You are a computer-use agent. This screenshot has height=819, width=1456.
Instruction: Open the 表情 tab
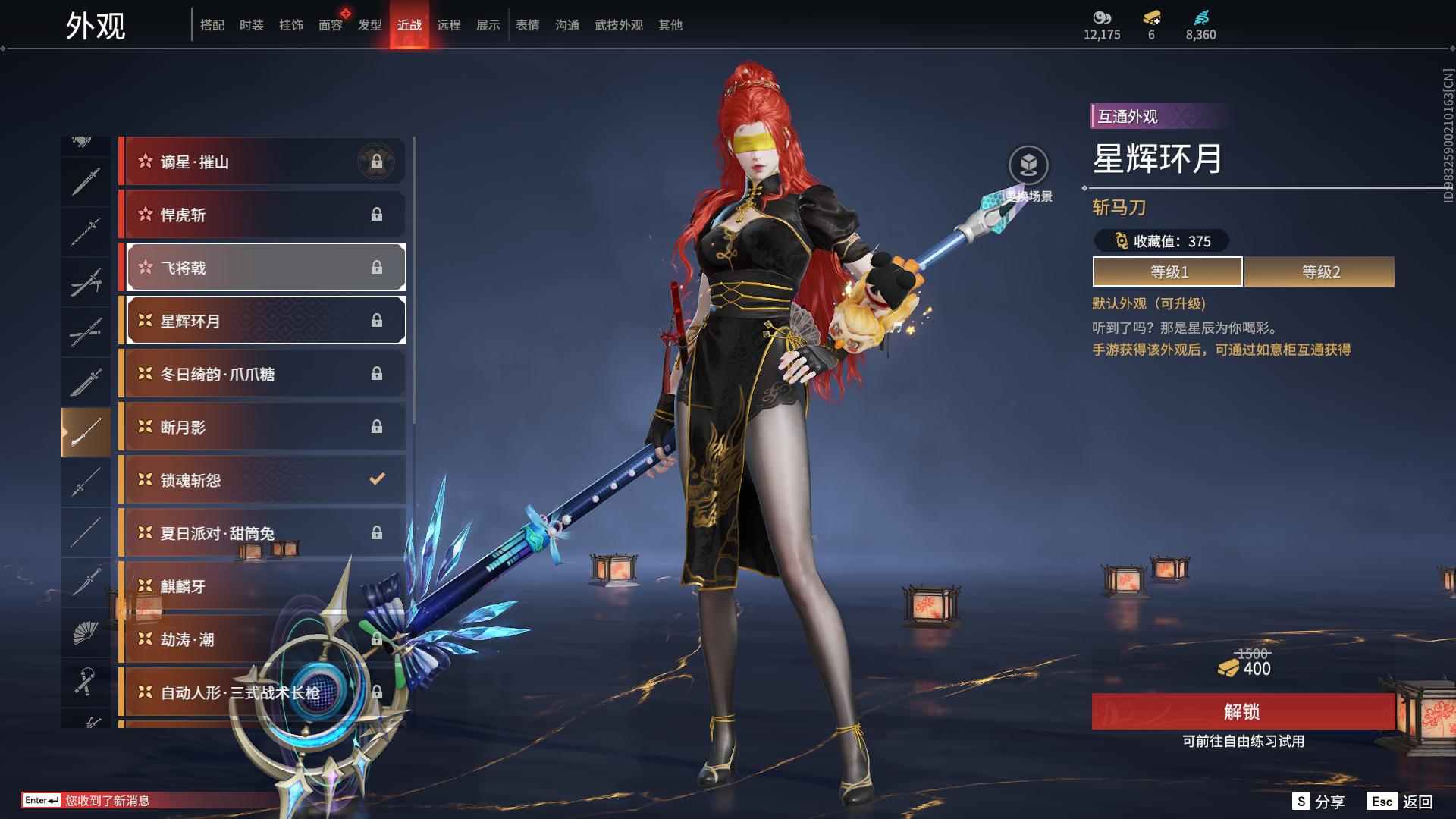tap(527, 25)
